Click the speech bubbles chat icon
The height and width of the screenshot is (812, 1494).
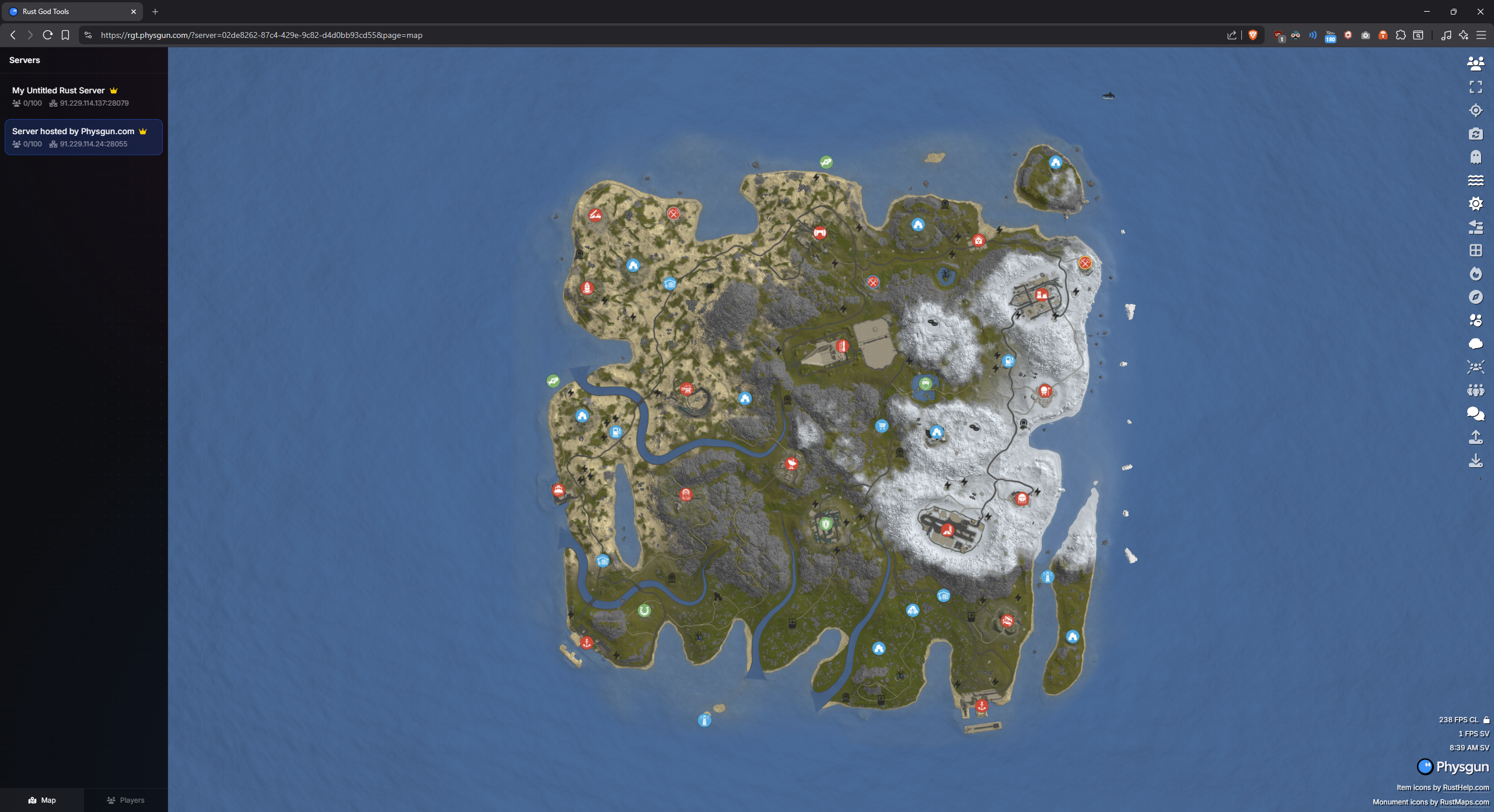1475,414
